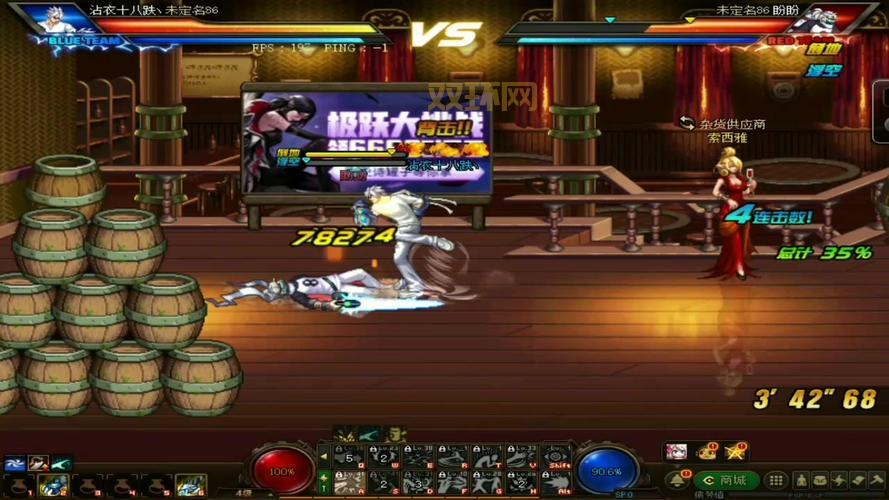This screenshot has width=889, height=500.
Task: Select the blue wave buff icon
Action: 14,463
